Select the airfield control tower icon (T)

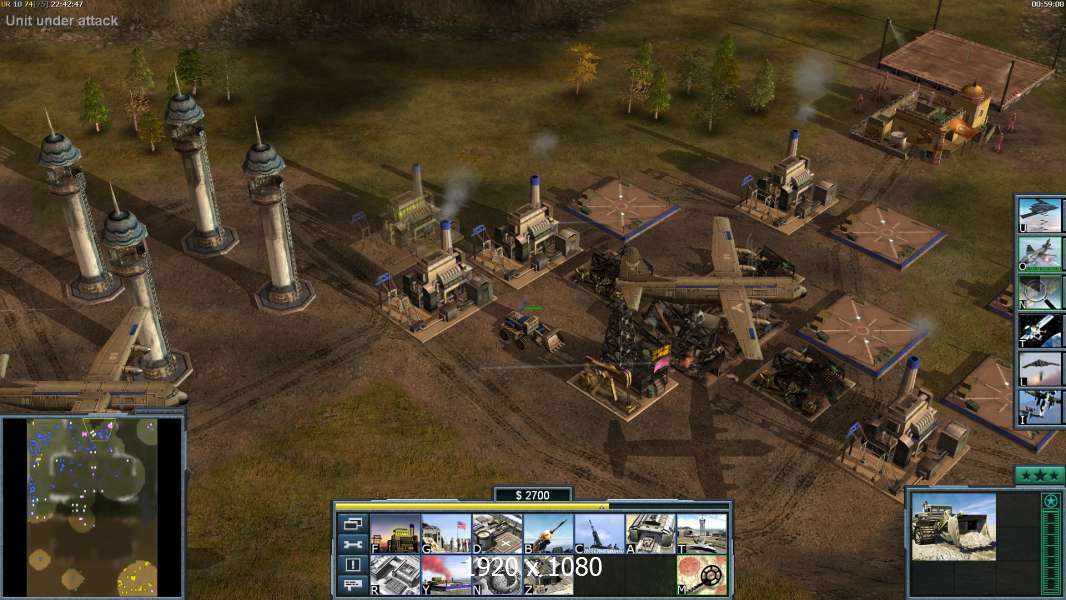(701, 533)
